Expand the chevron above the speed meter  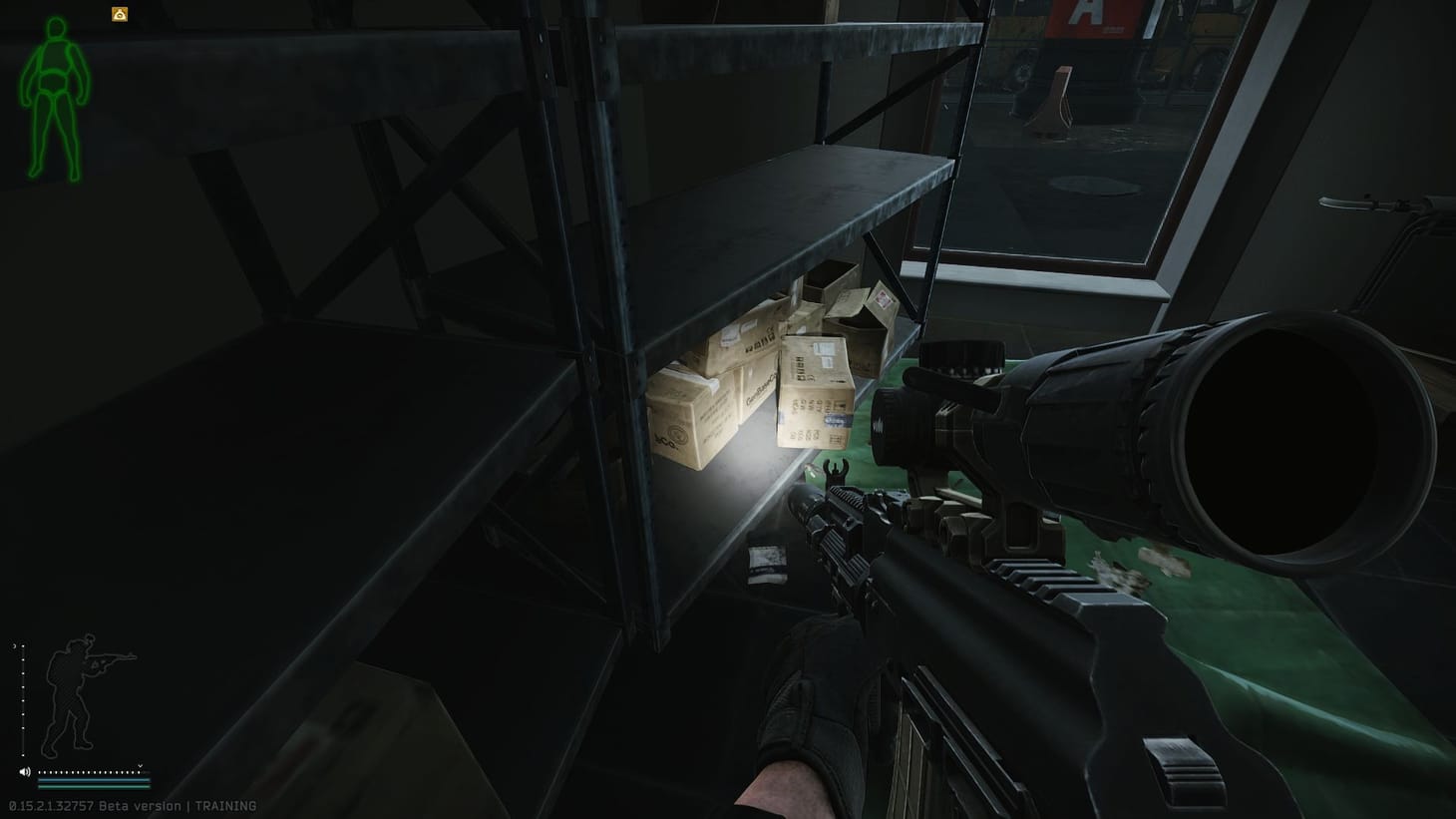click(140, 766)
